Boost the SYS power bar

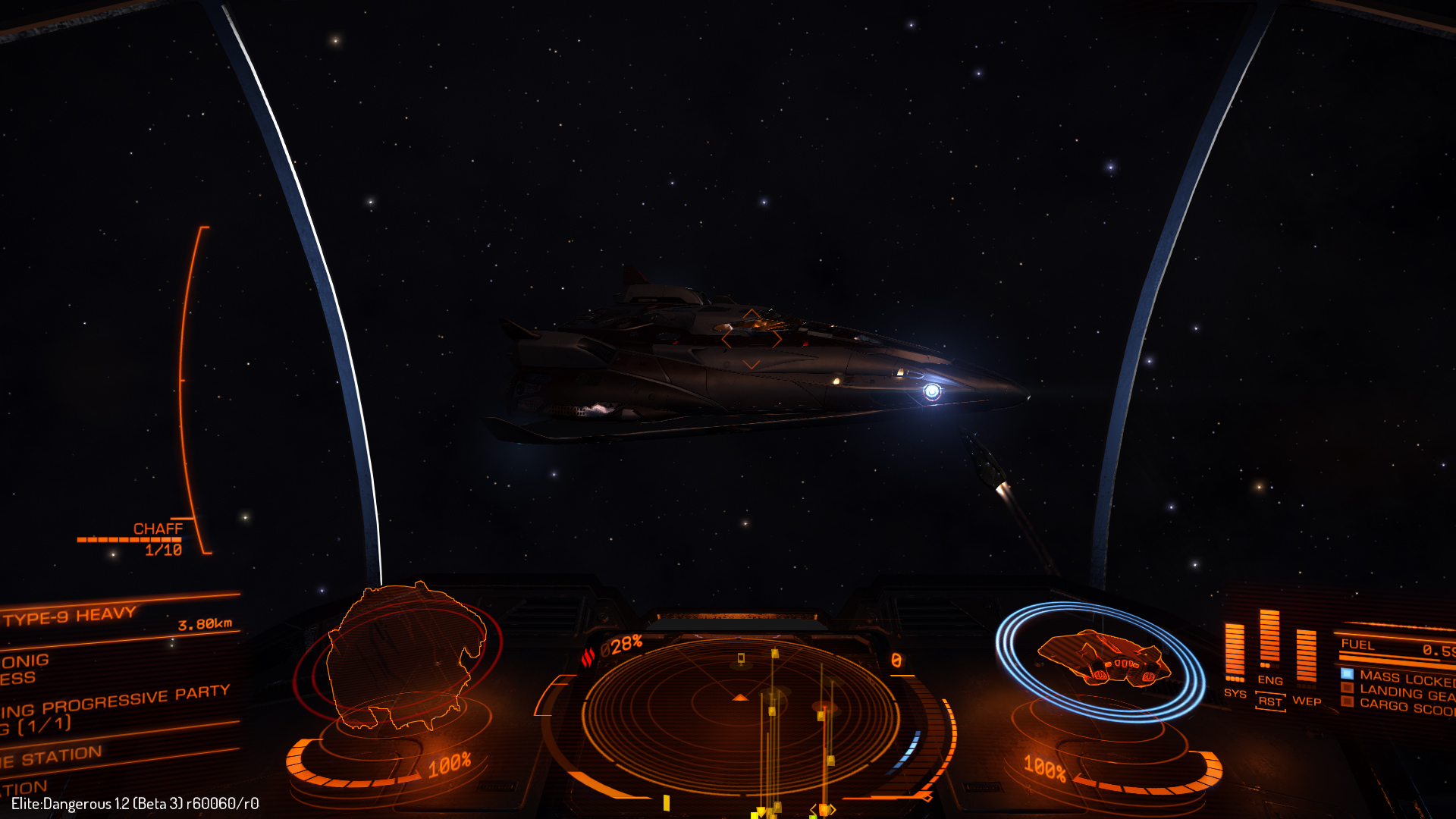(x=1235, y=652)
